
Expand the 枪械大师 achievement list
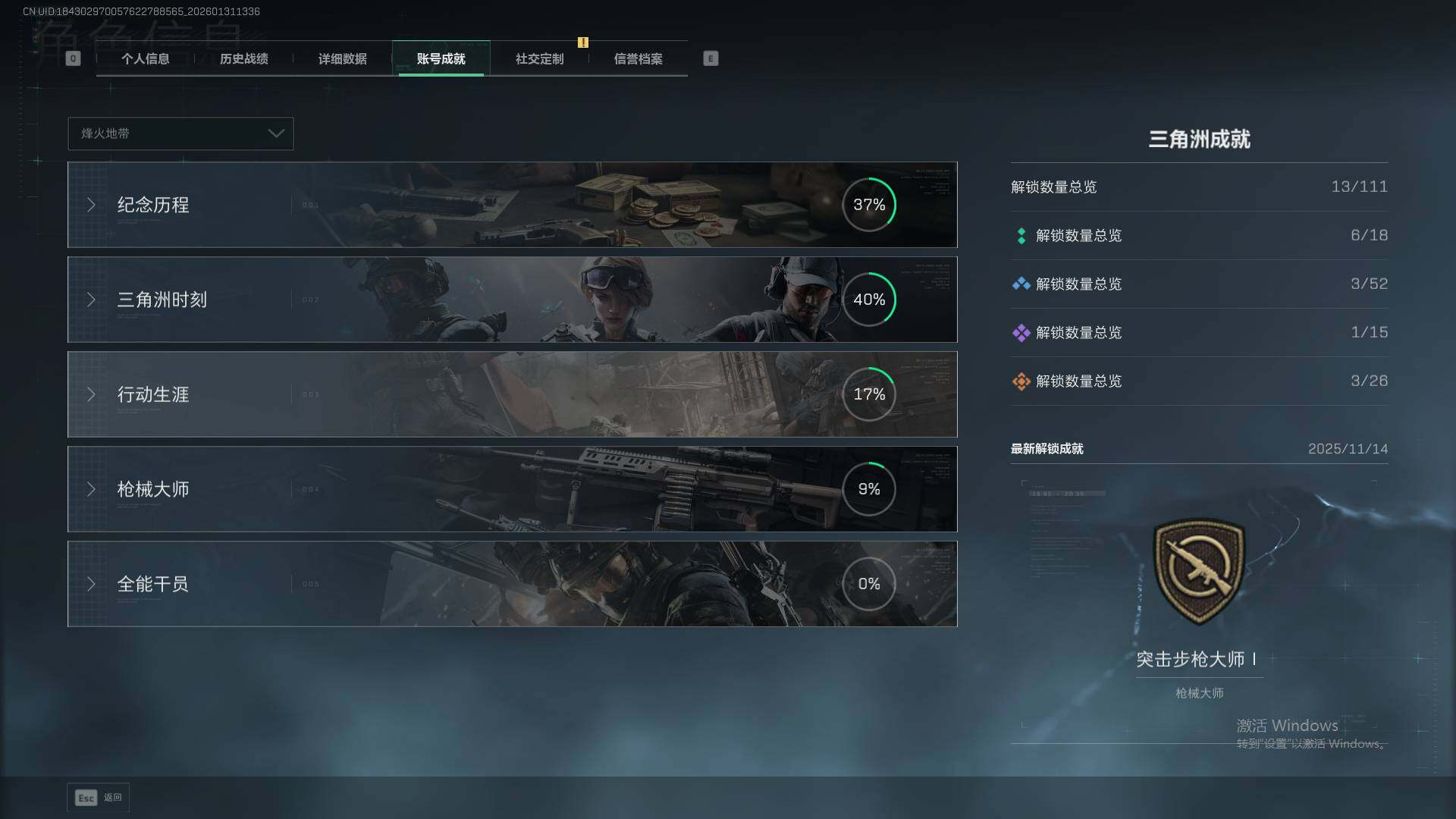coord(512,489)
